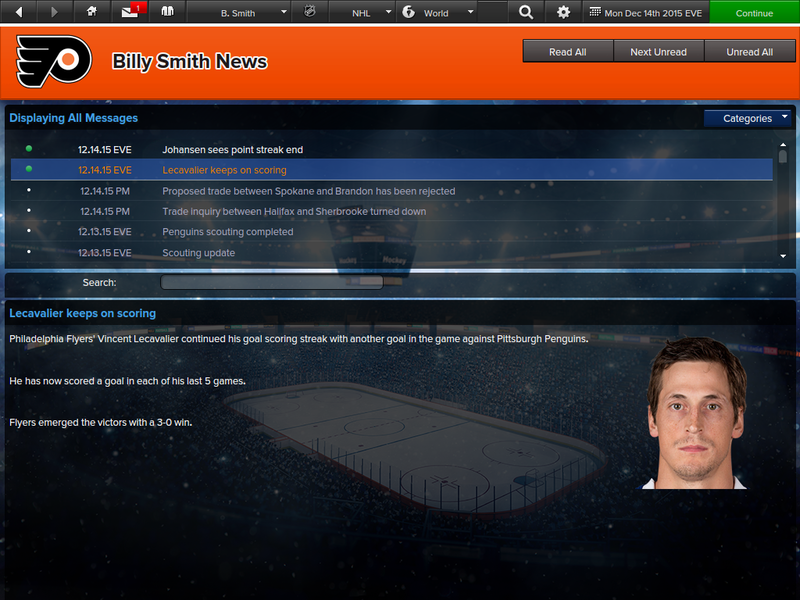Open the home screen icon
The height and width of the screenshot is (600, 800).
92,13
